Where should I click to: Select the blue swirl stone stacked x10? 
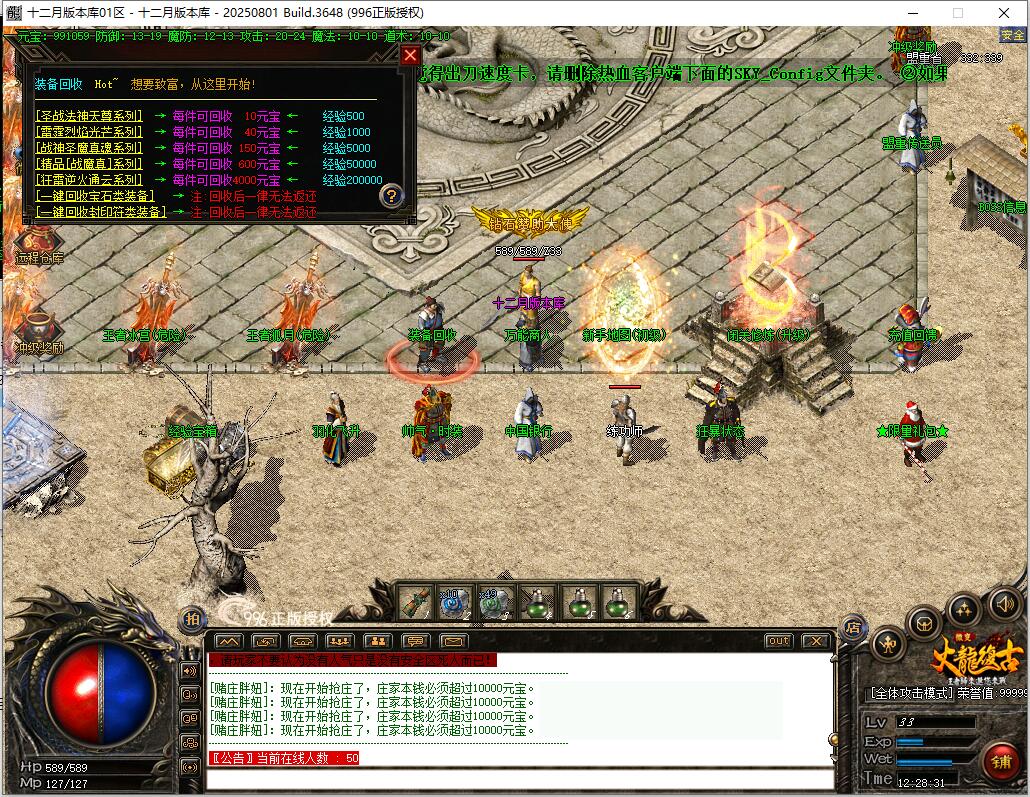click(456, 602)
